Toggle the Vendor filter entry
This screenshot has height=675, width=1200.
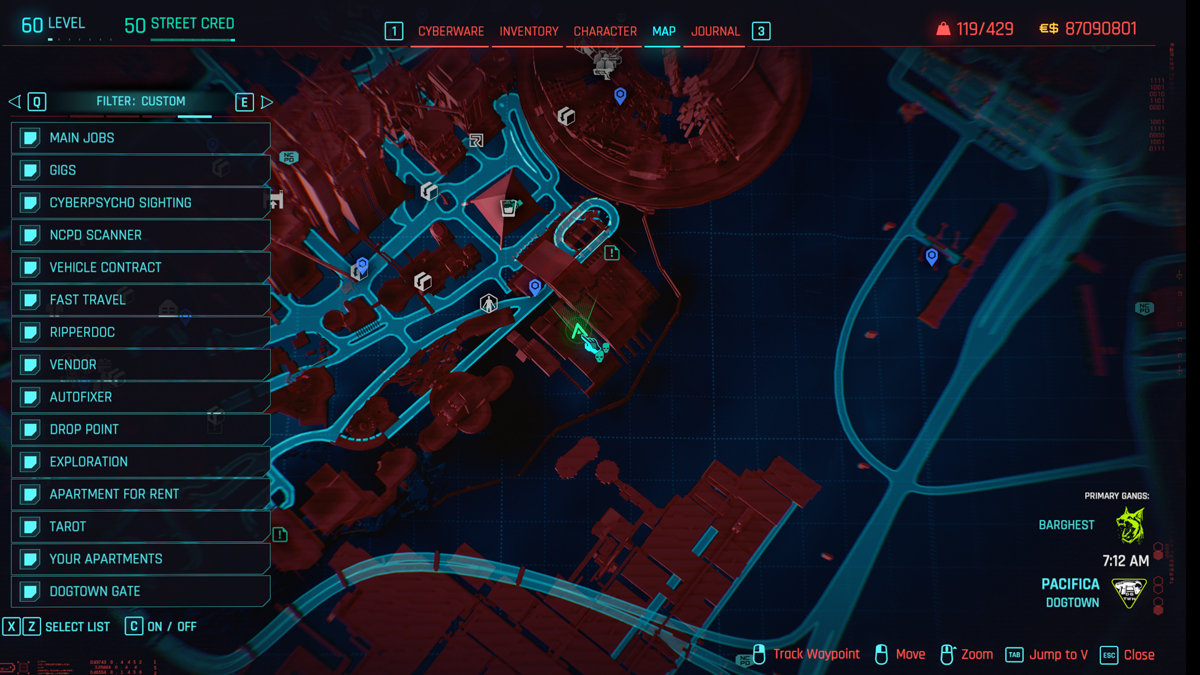[x=141, y=365]
